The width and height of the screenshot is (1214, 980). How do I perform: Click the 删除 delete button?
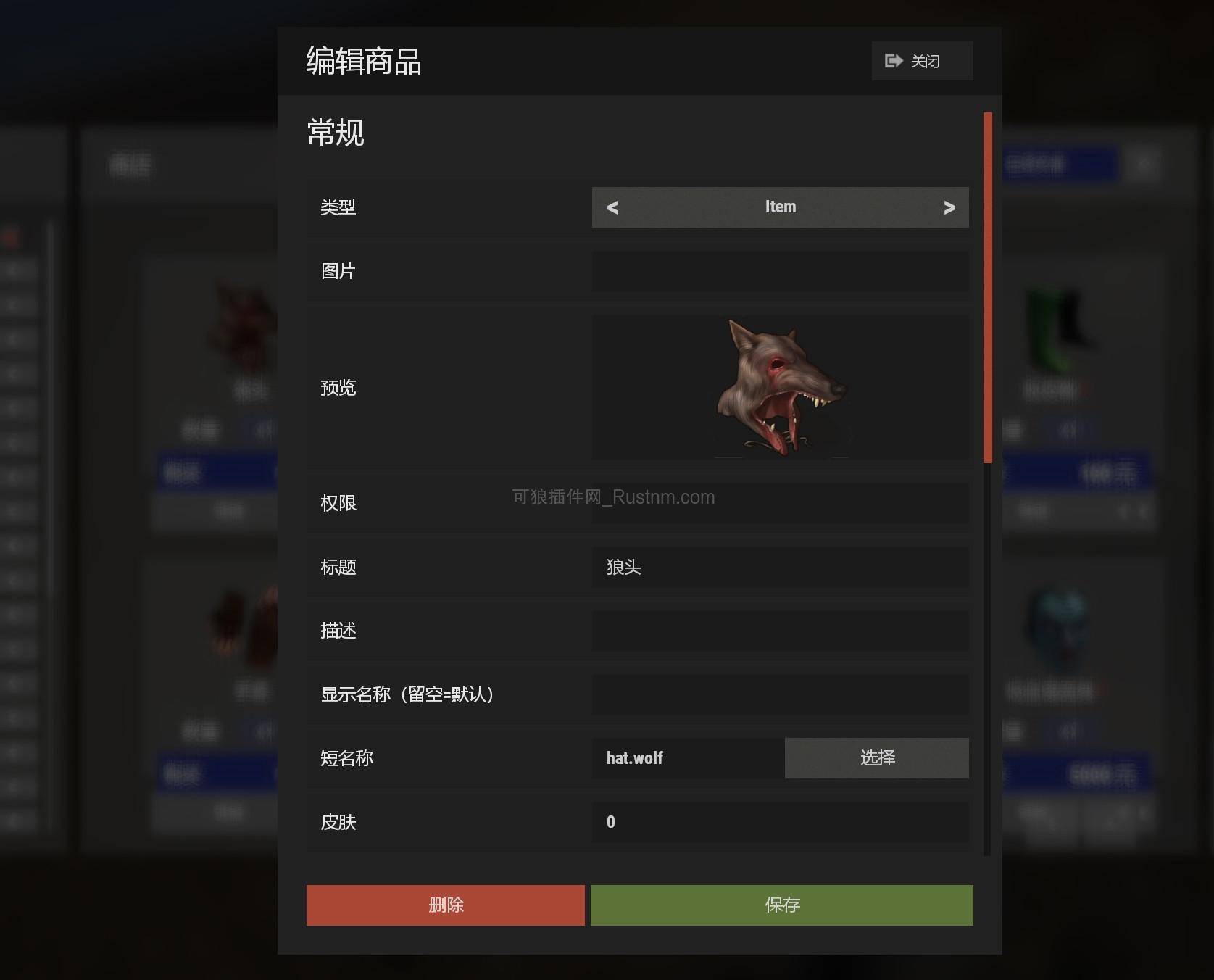pos(445,905)
